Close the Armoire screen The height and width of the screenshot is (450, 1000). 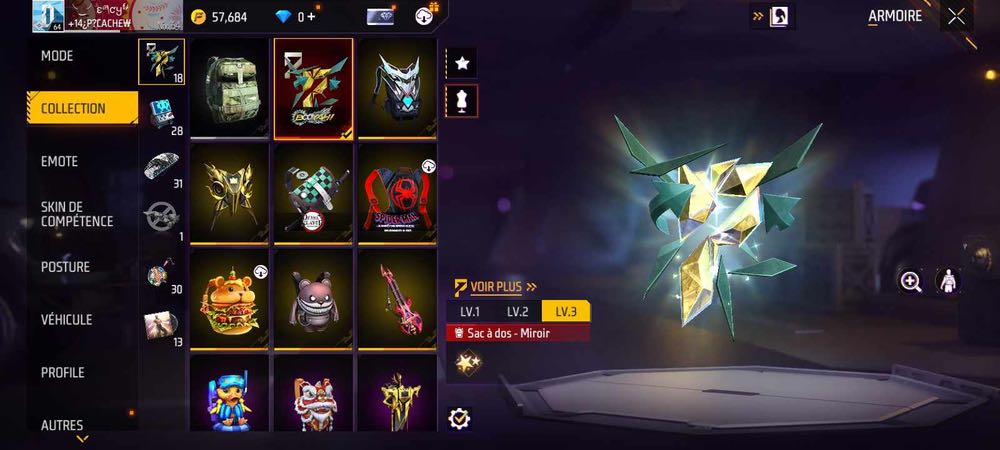pos(957,16)
